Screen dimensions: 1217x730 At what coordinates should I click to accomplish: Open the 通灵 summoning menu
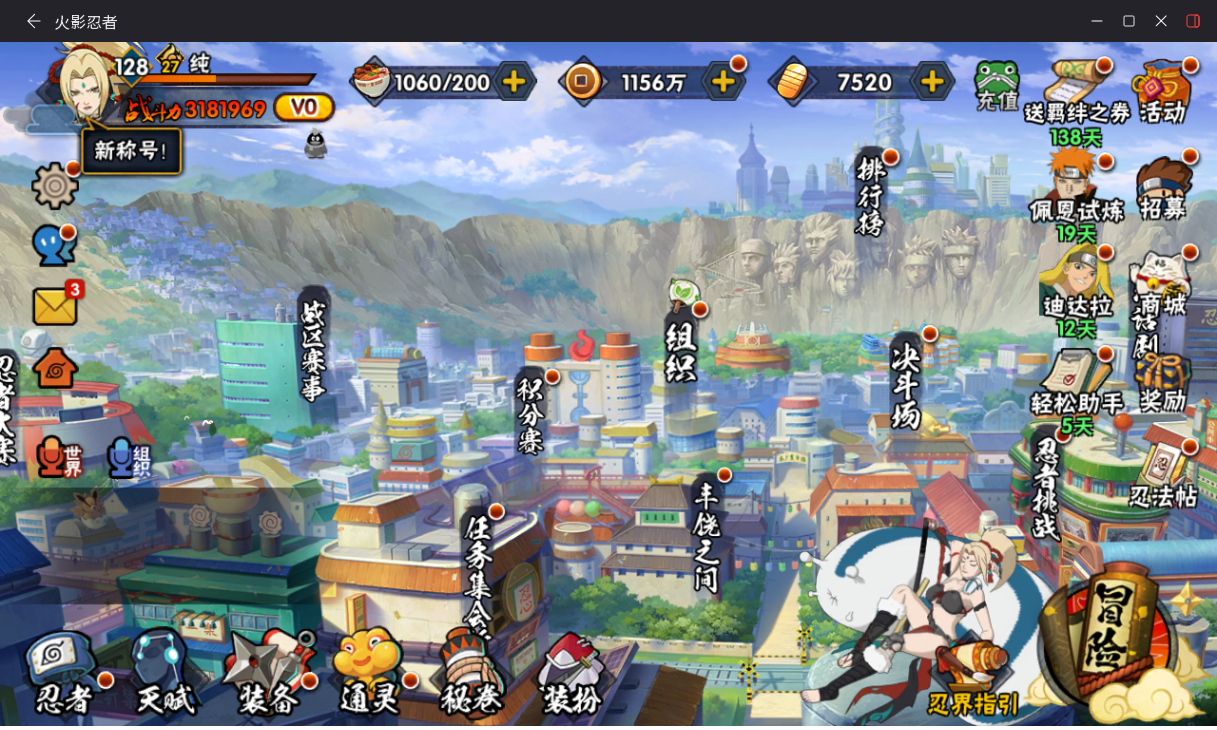tap(370, 673)
